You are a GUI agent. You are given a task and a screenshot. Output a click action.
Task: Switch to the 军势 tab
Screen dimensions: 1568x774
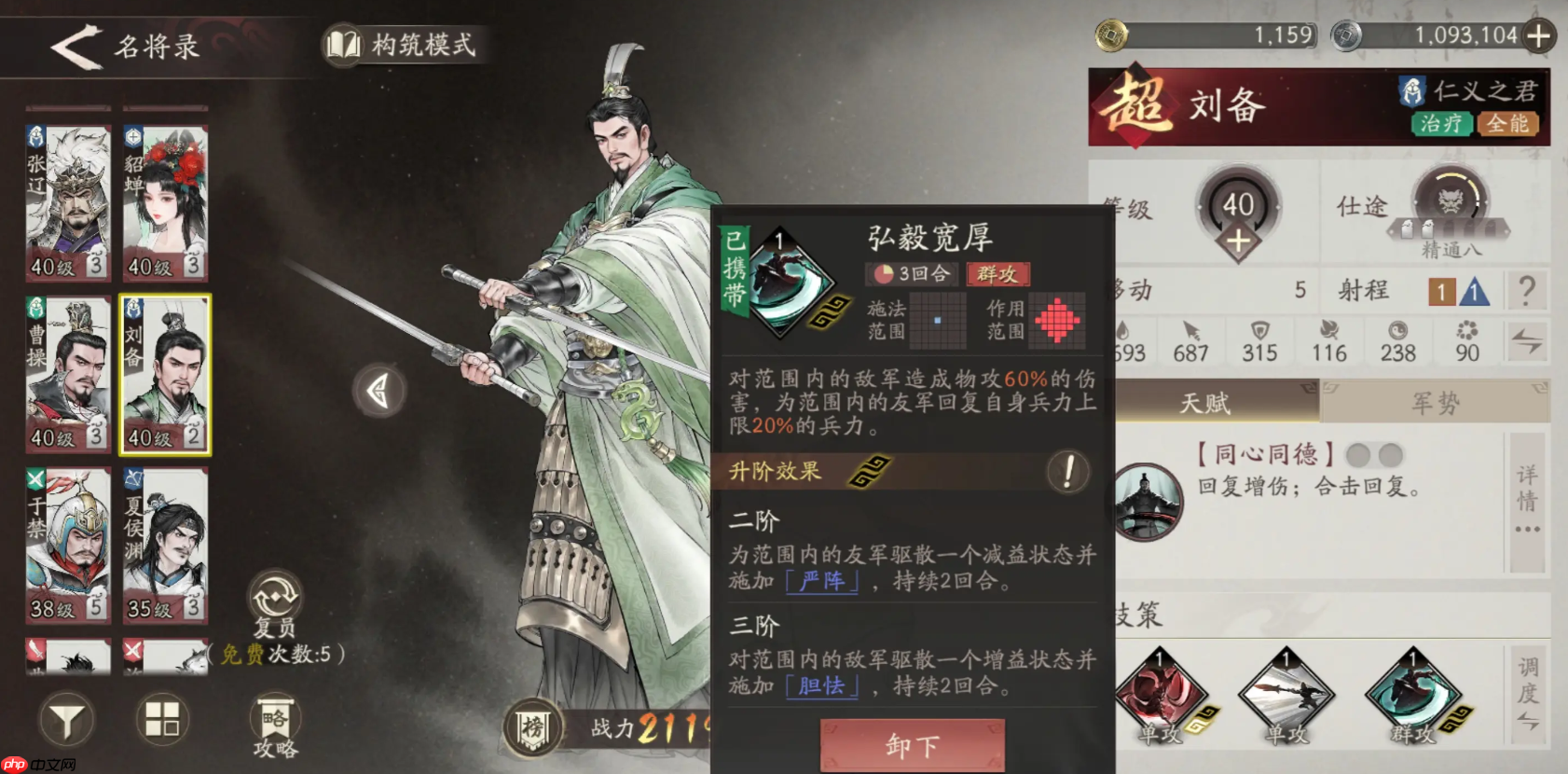click(x=1436, y=401)
